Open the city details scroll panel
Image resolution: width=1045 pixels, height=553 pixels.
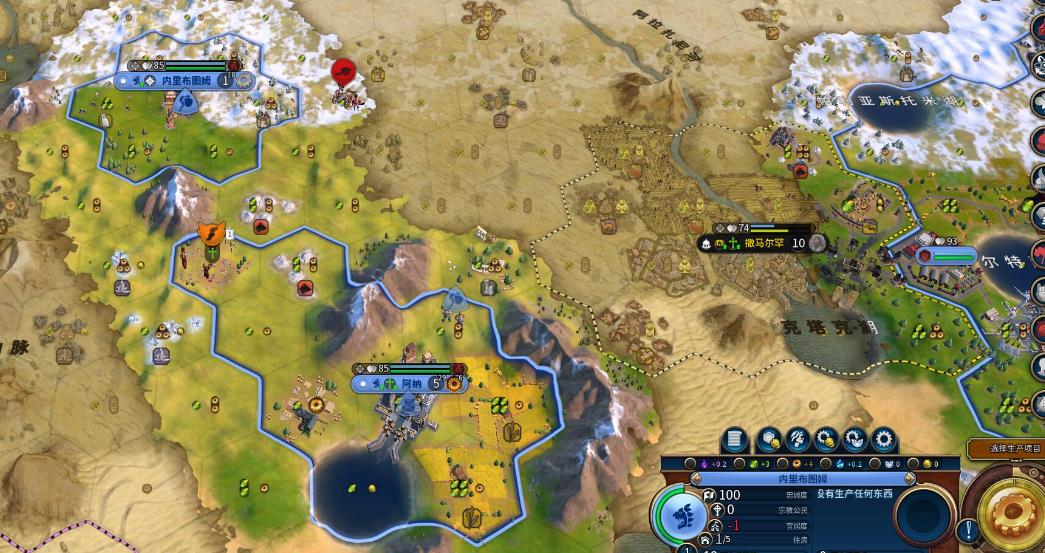click(735, 440)
